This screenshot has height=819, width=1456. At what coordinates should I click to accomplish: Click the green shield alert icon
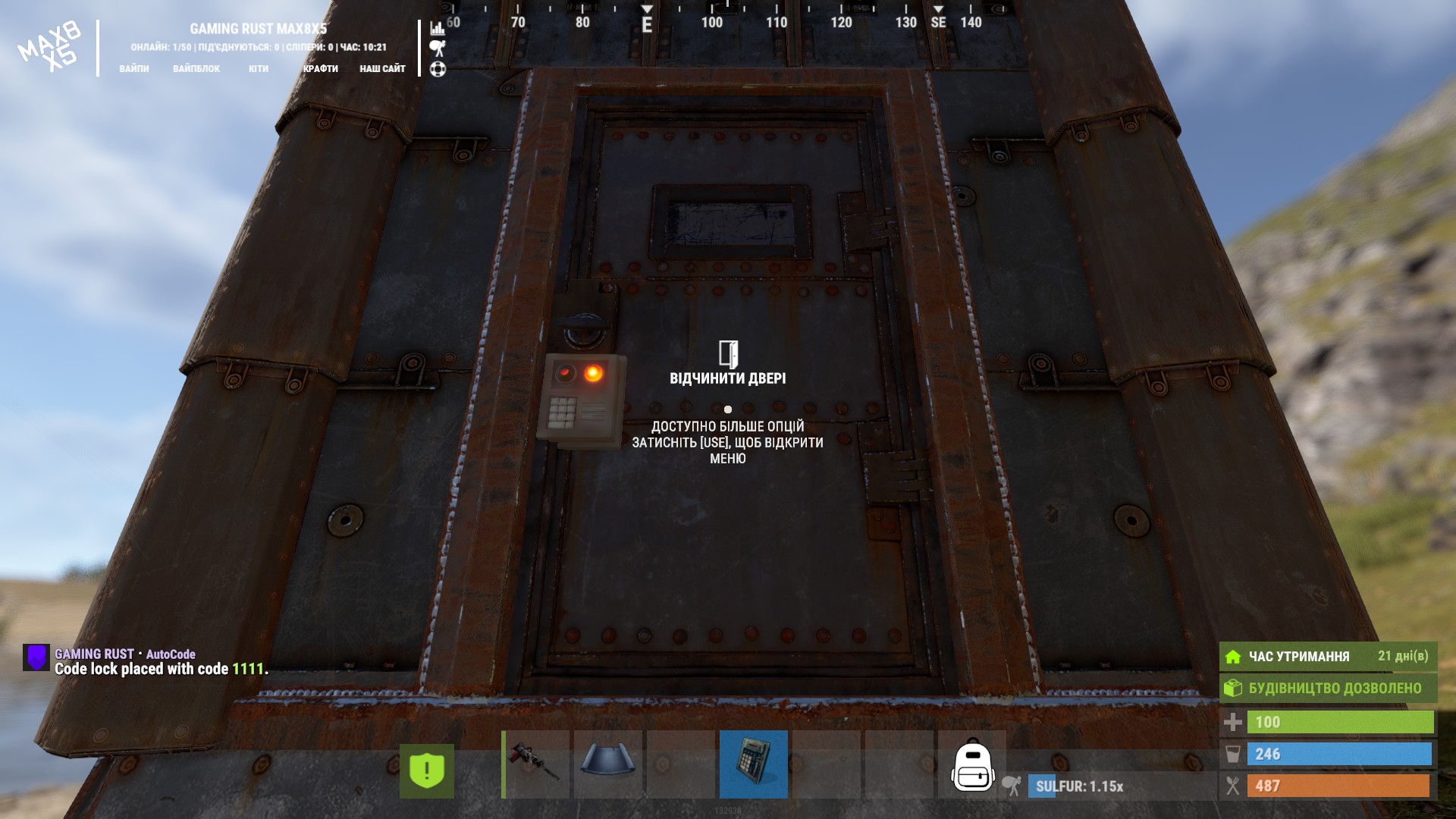pyautogui.click(x=427, y=771)
